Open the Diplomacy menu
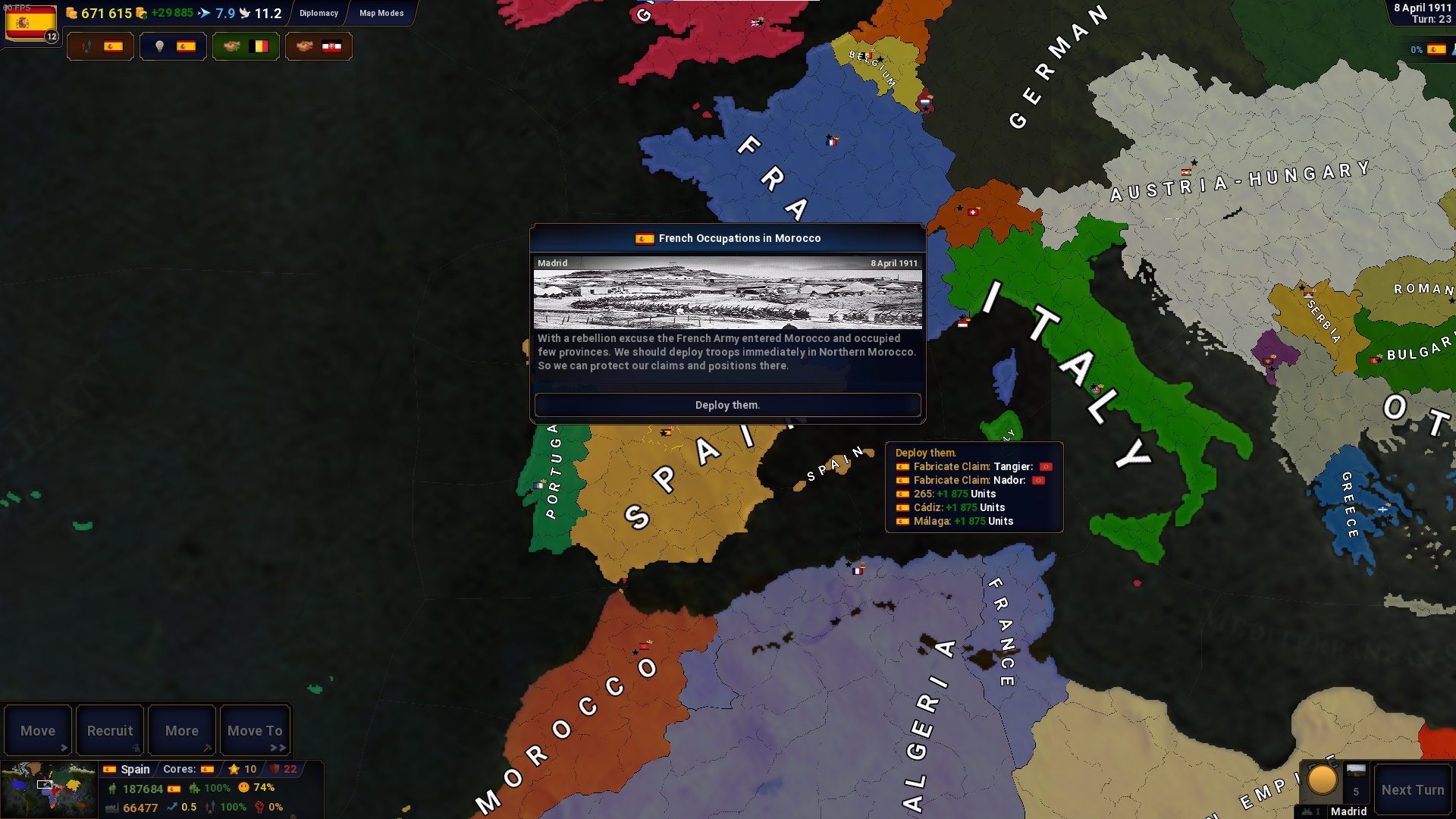Image resolution: width=1456 pixels, height=819 pixels. tap(318, 13)
